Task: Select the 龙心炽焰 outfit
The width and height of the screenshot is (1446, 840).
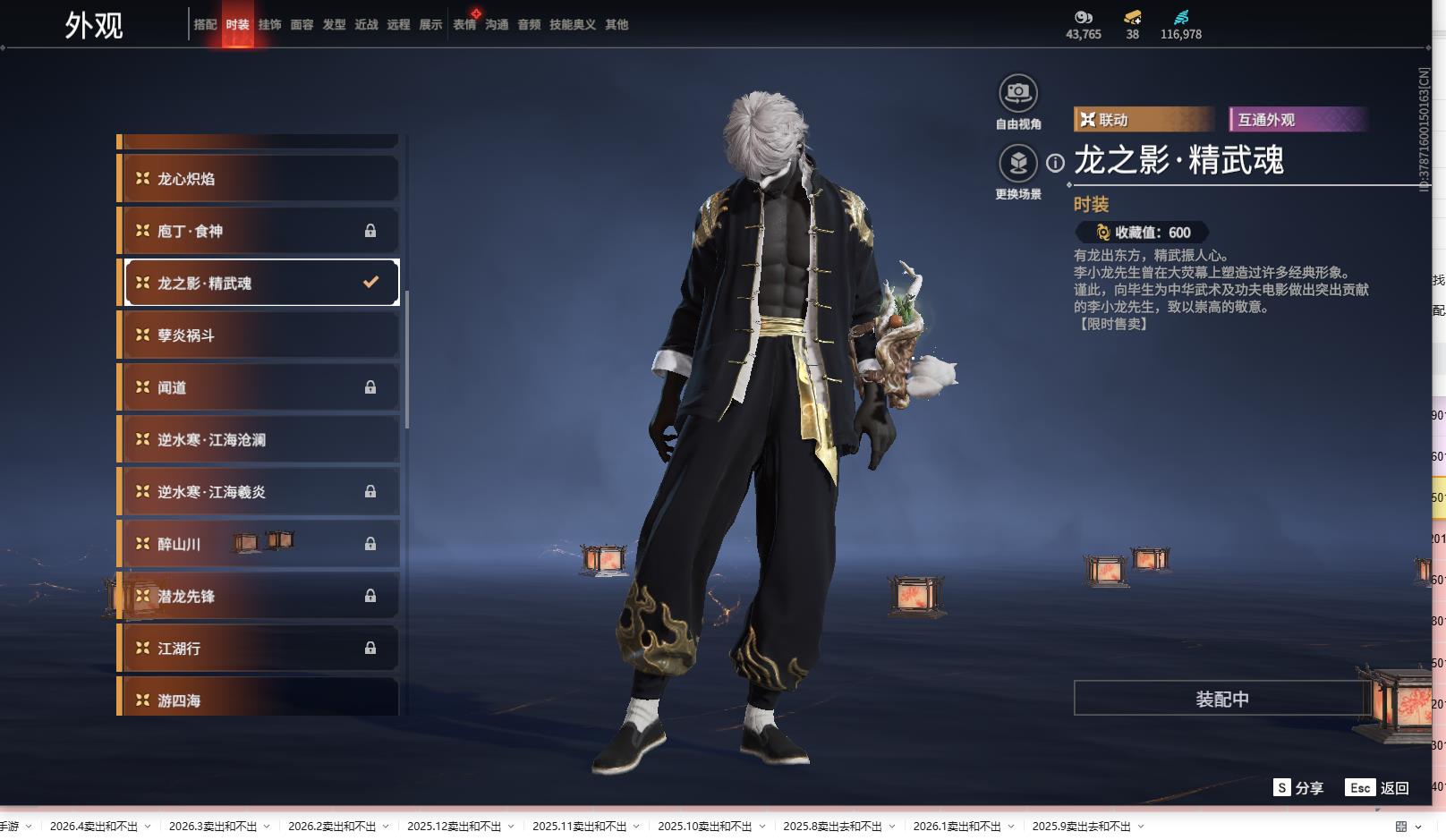Action: click(x=259, y=179)
